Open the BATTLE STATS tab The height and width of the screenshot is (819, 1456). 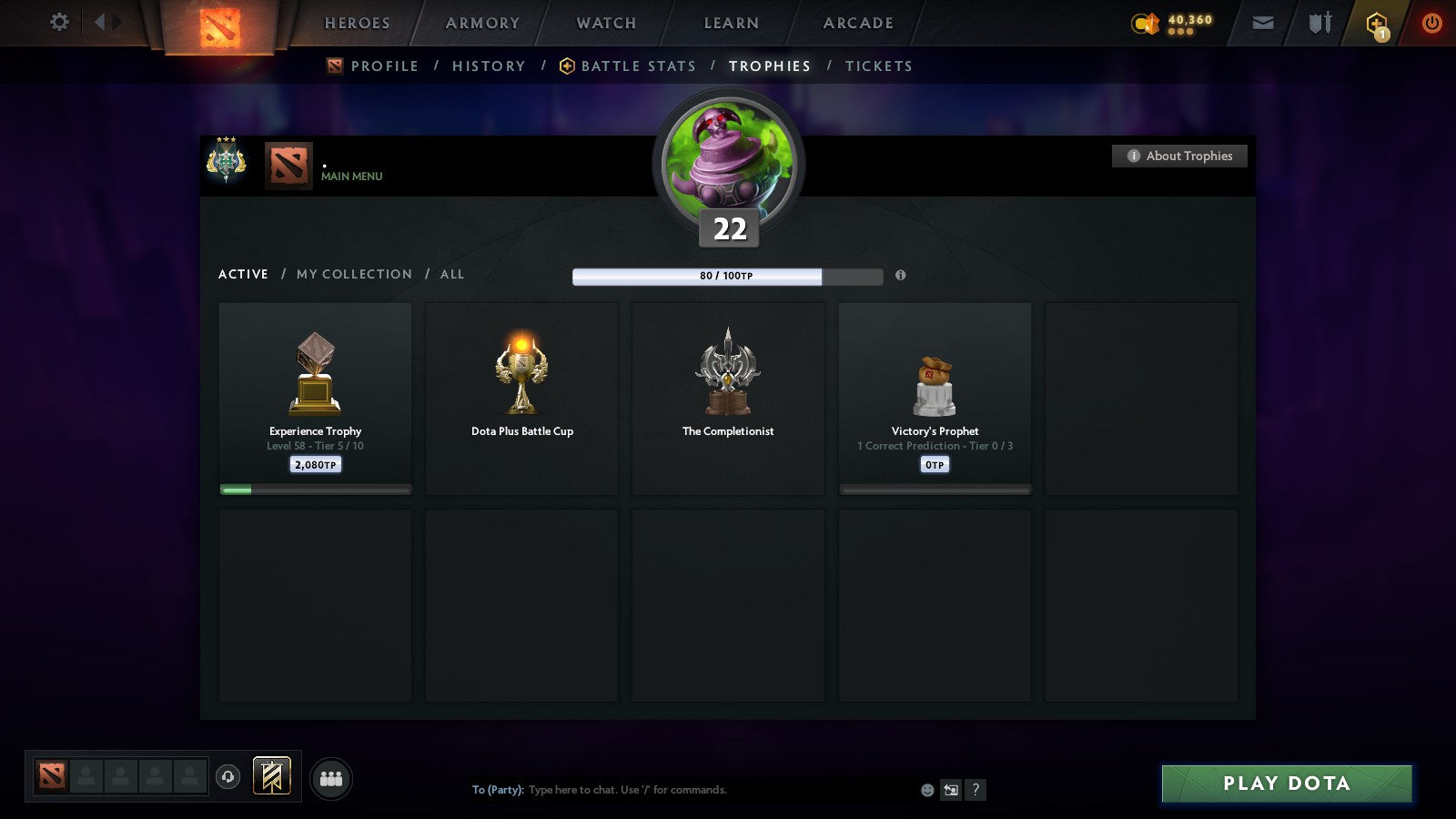(x=638, y=66)
